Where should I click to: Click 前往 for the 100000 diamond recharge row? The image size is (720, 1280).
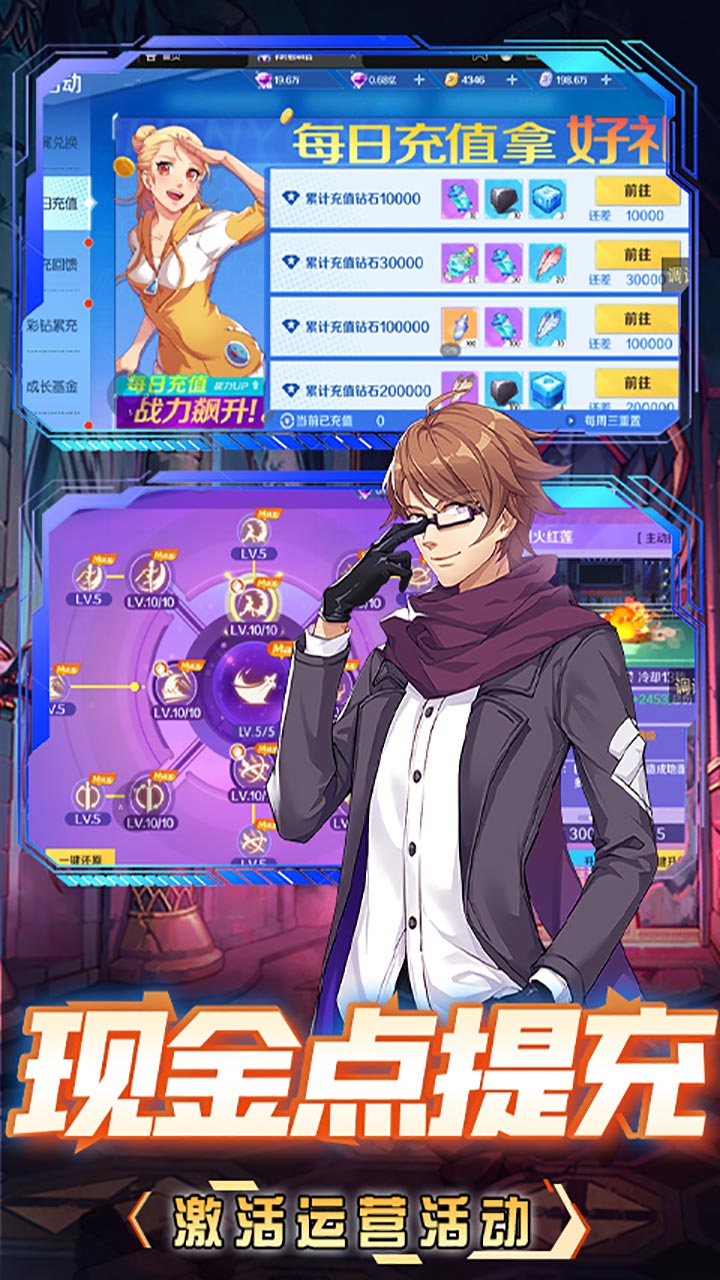tap(637, 319)
